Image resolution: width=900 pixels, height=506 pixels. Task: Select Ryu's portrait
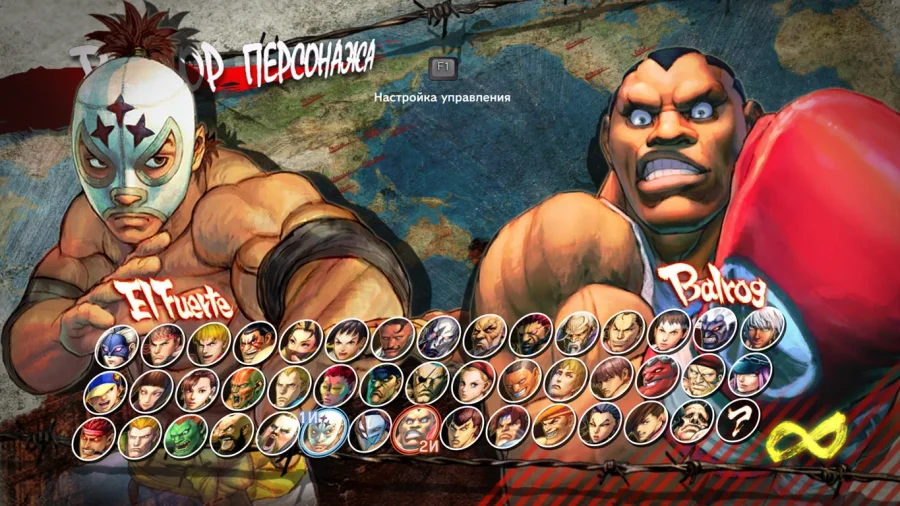[163, 344]
